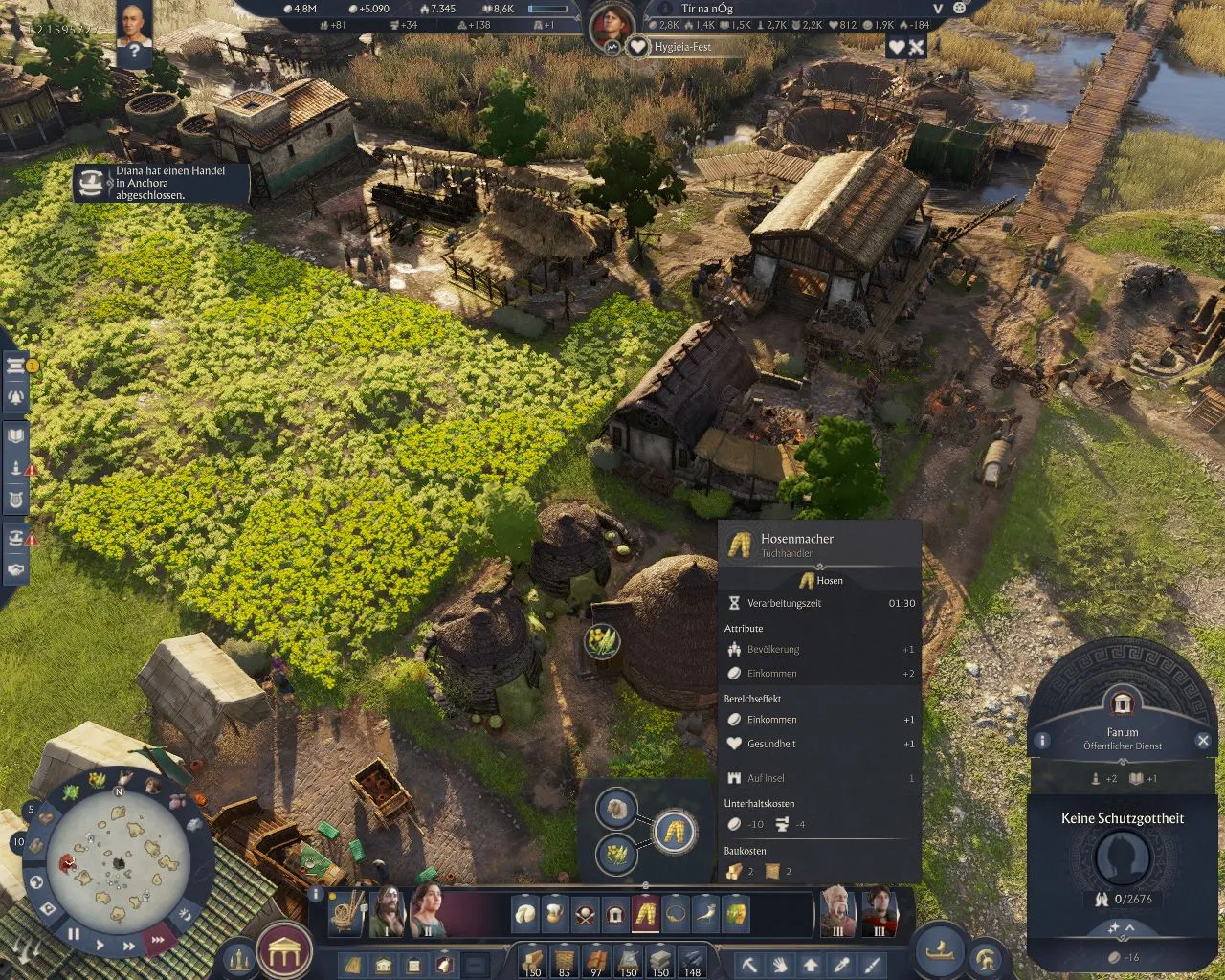
Task: Select the pickaxe demolish tool
Action: tap(750, 964)
